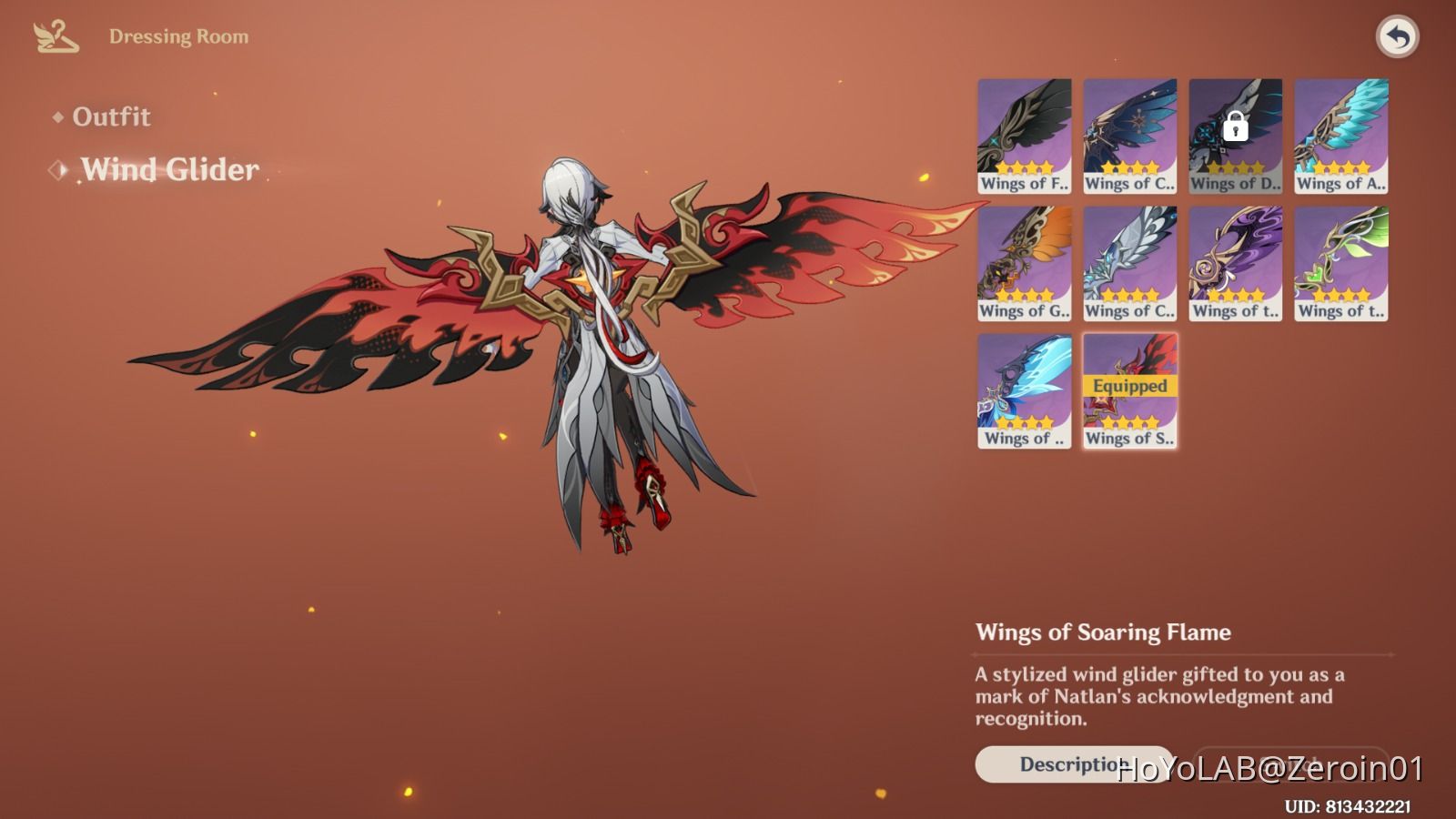The width and height of the screenshot is (1456, 819).
Task: Switch to the Outfit section
Action: click(x=113, y=116)
